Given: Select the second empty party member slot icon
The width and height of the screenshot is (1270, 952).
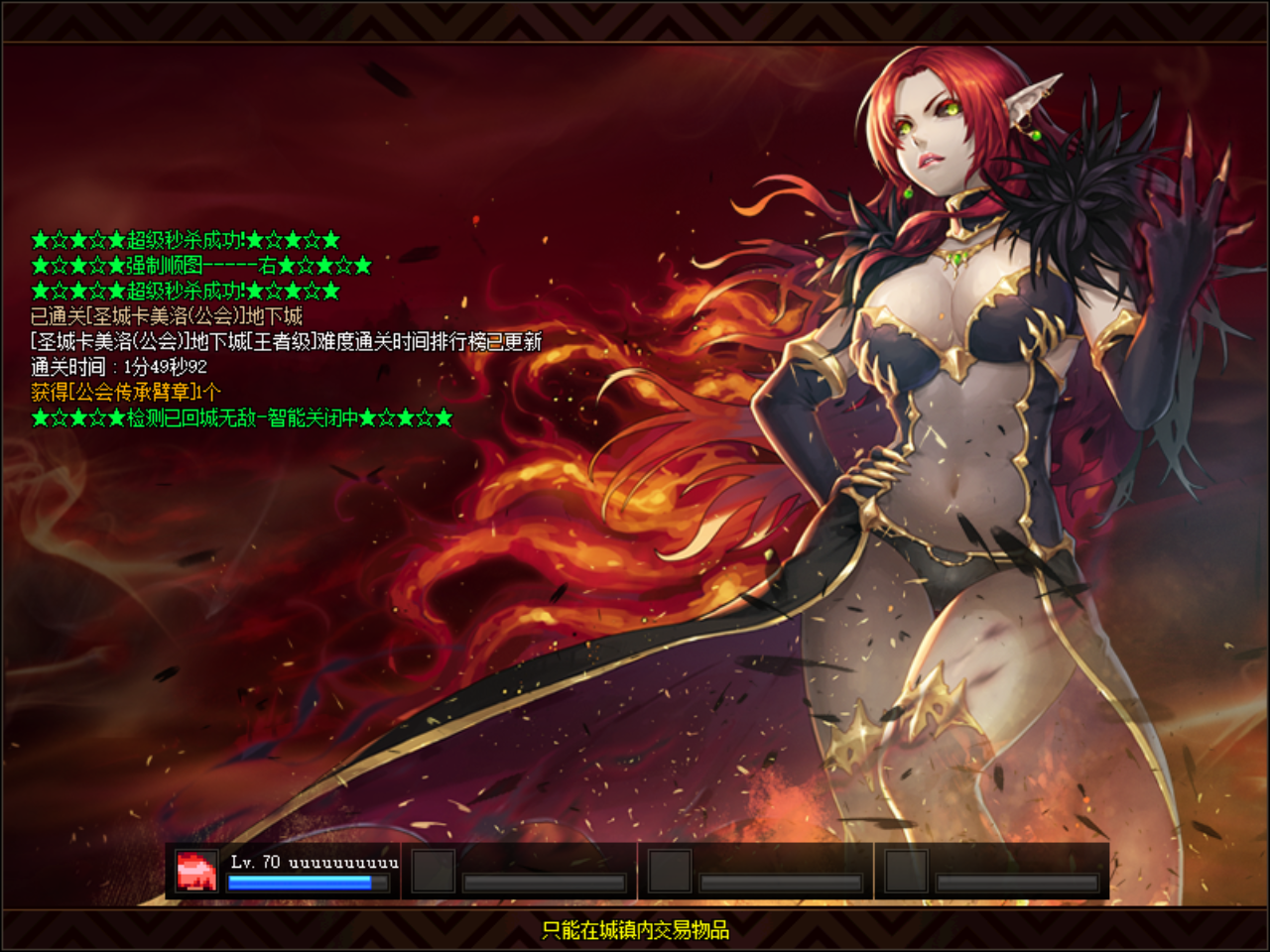Looking at the screenshot, I should pyautogui.click(x=672, y=870).
